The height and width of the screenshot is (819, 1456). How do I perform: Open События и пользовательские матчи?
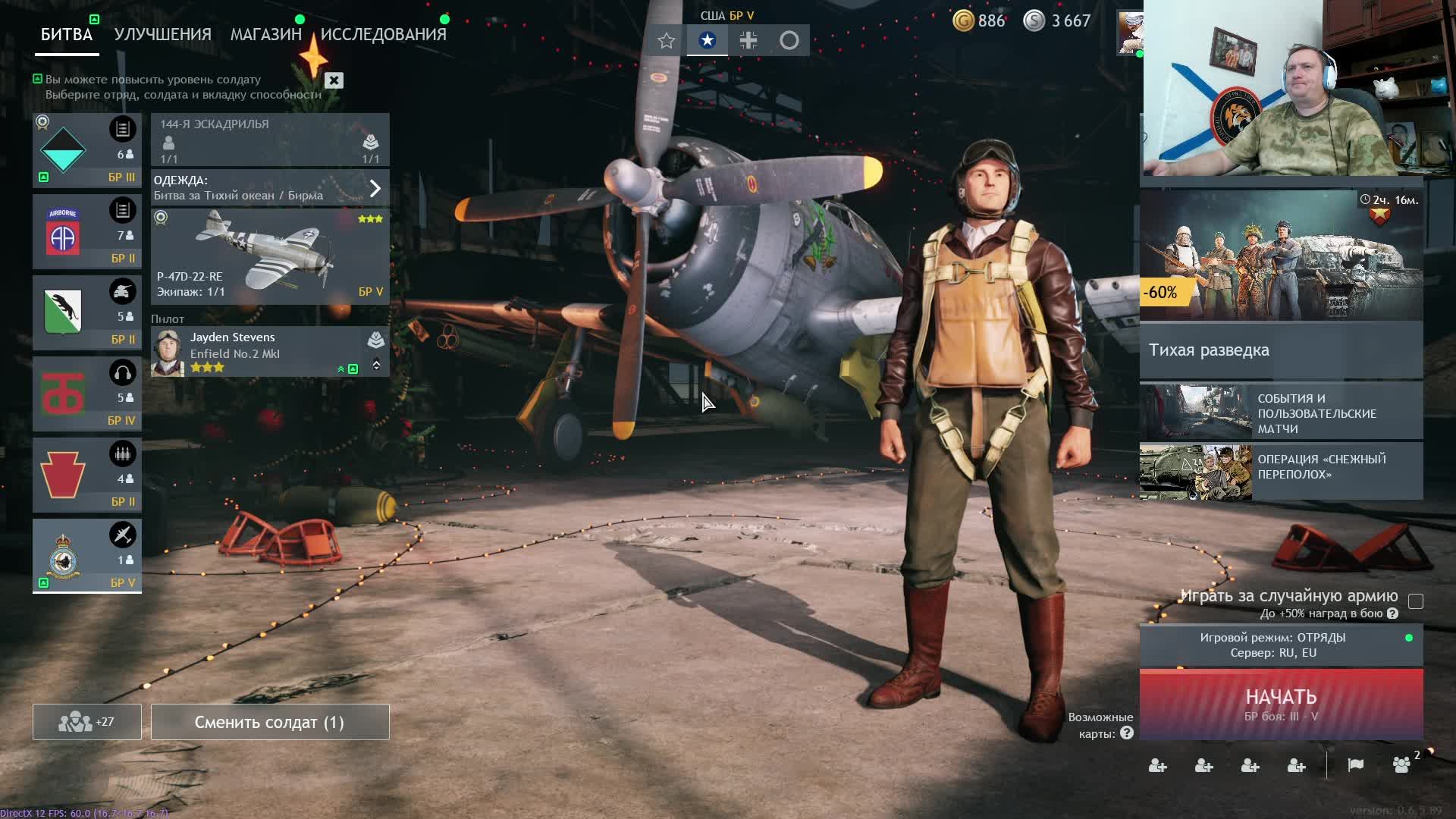point(1281,413)
